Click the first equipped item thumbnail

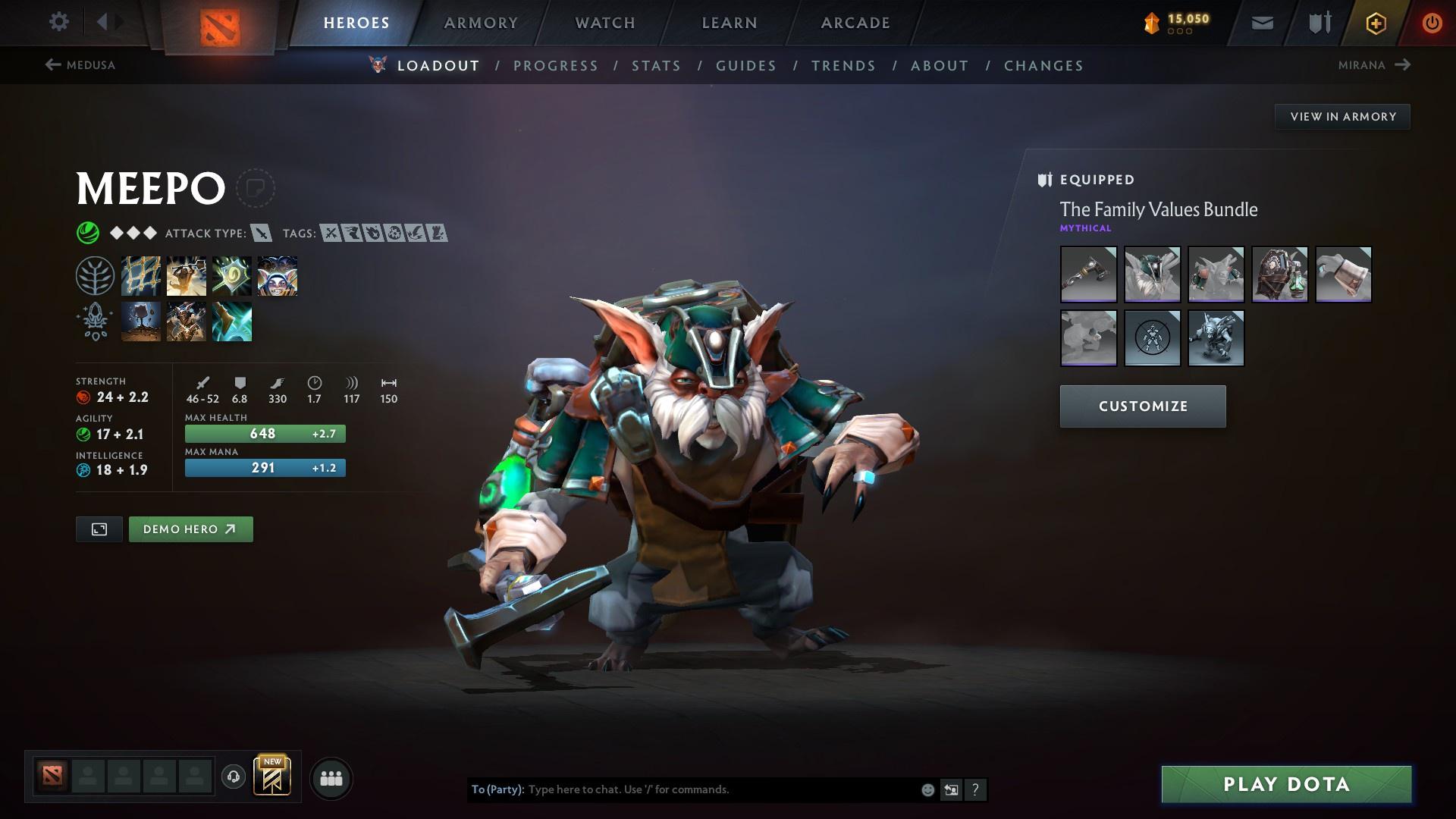tap(1087, 275)
